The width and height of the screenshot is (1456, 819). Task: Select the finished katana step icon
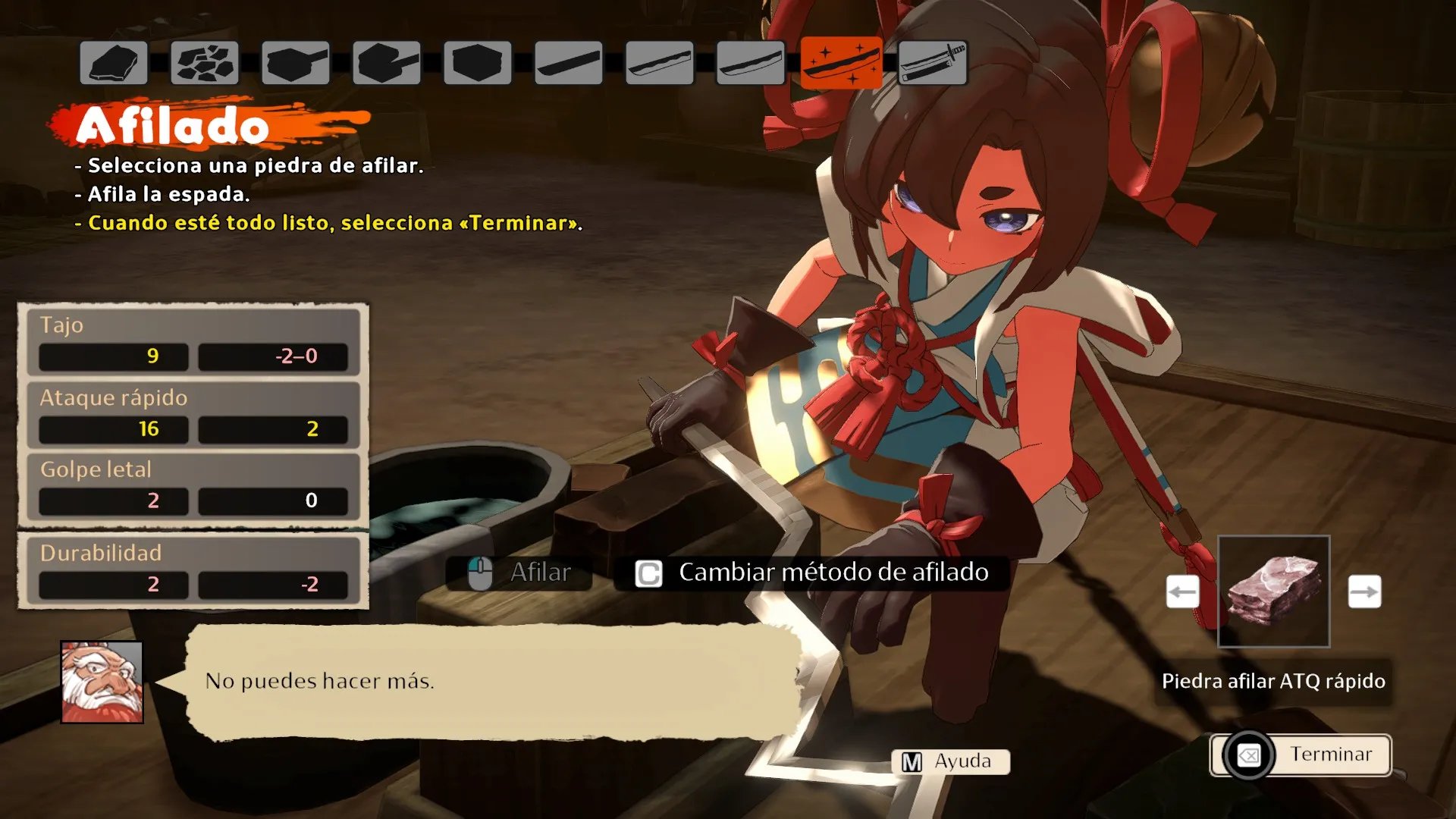coord(932,62)
